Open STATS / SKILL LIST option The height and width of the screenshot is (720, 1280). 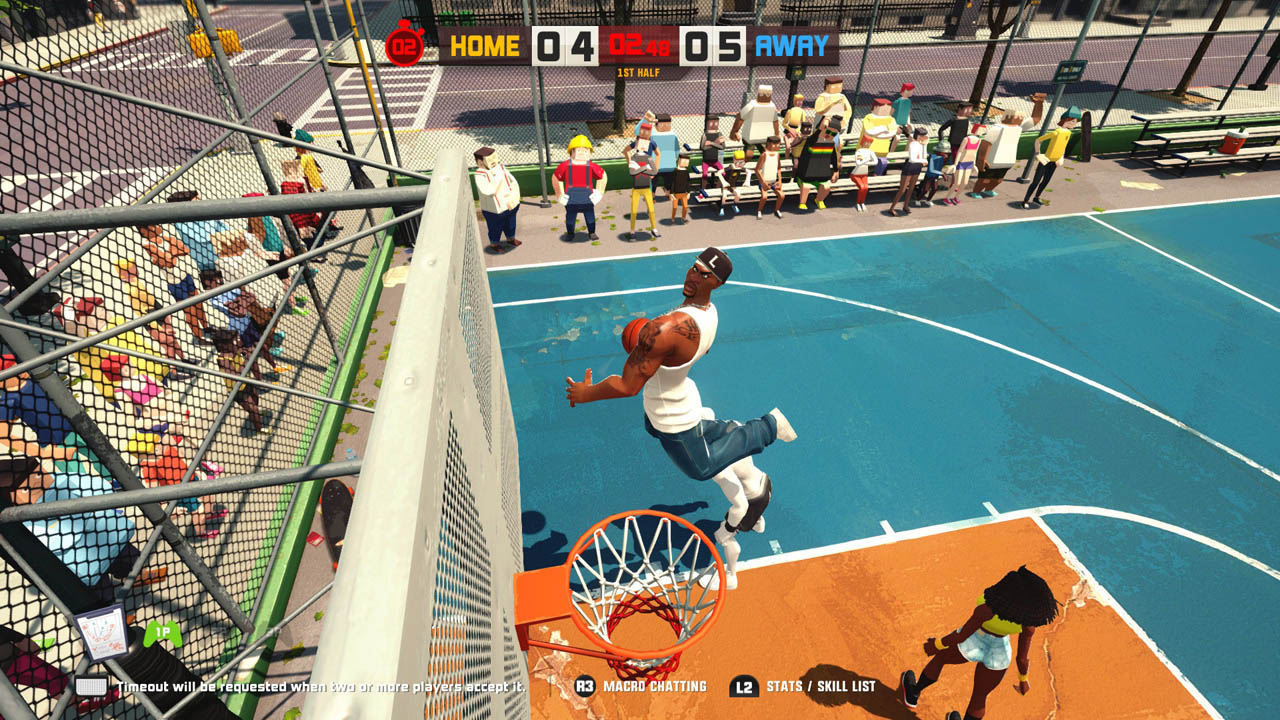[822, 685]
